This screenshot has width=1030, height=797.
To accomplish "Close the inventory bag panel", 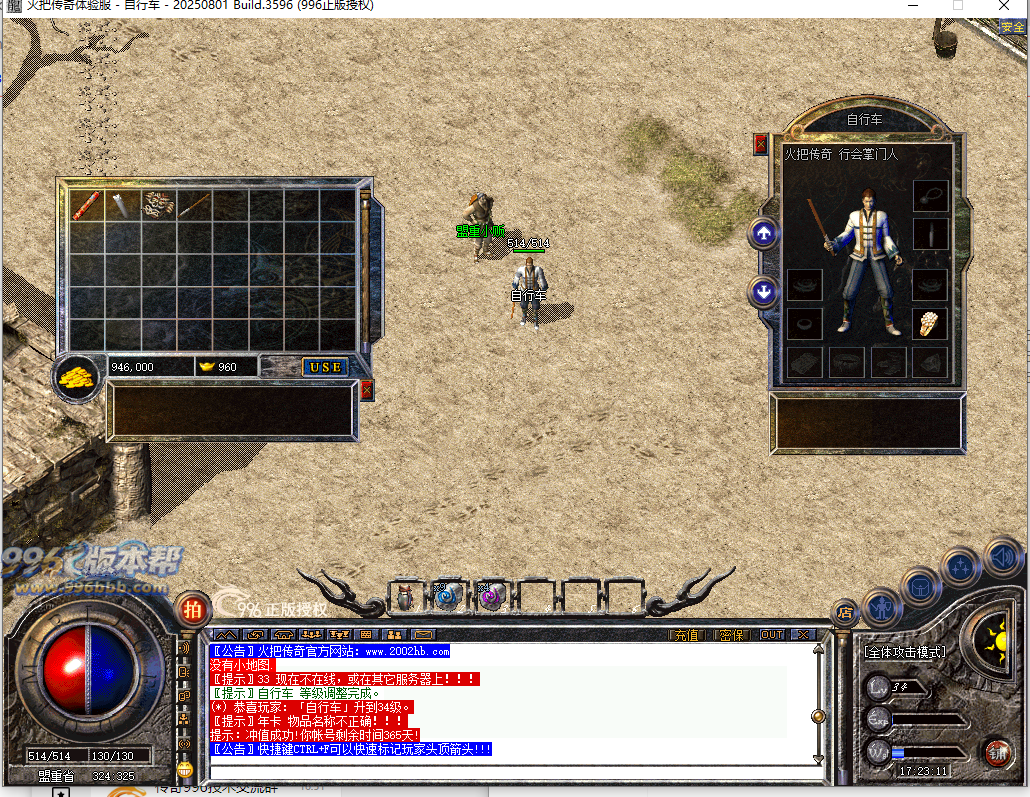I will click(366, 390).
